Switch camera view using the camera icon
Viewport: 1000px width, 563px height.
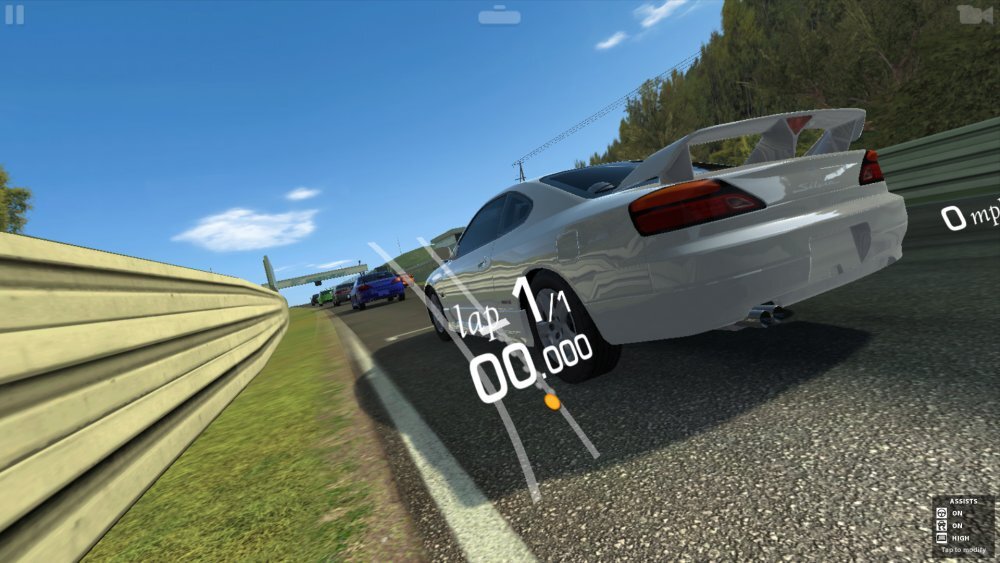pos(974,15)
